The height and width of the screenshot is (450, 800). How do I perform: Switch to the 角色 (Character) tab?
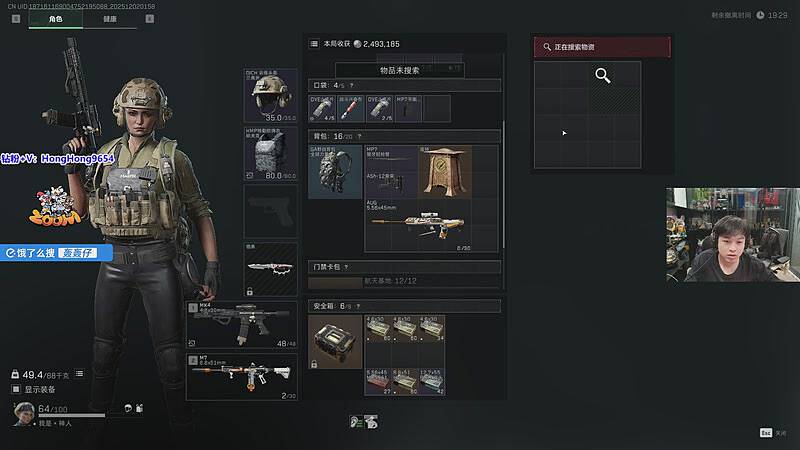click(x=55, y=18)
